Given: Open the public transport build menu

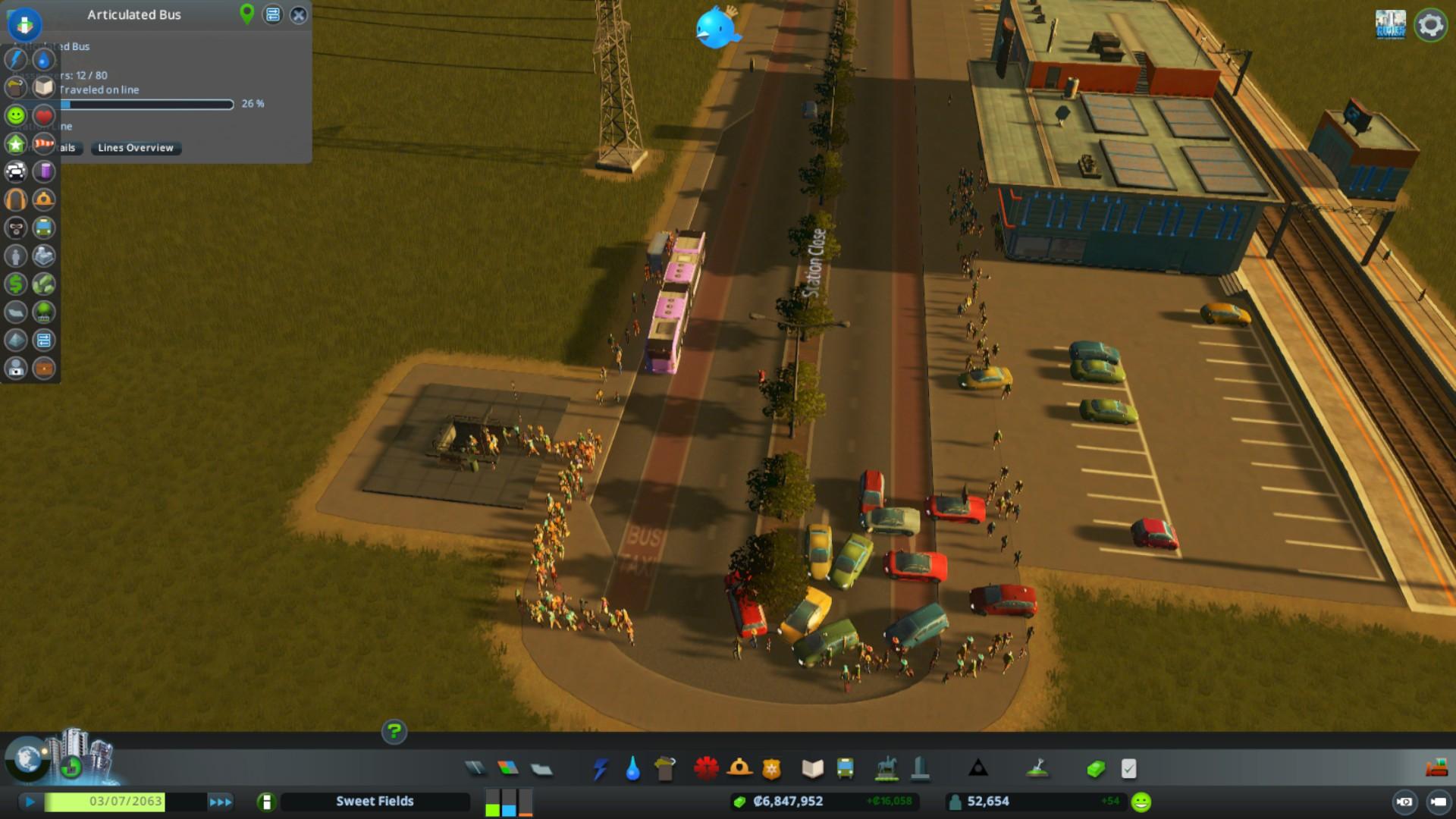Looking at the screenshot, I should click(845, 769).
